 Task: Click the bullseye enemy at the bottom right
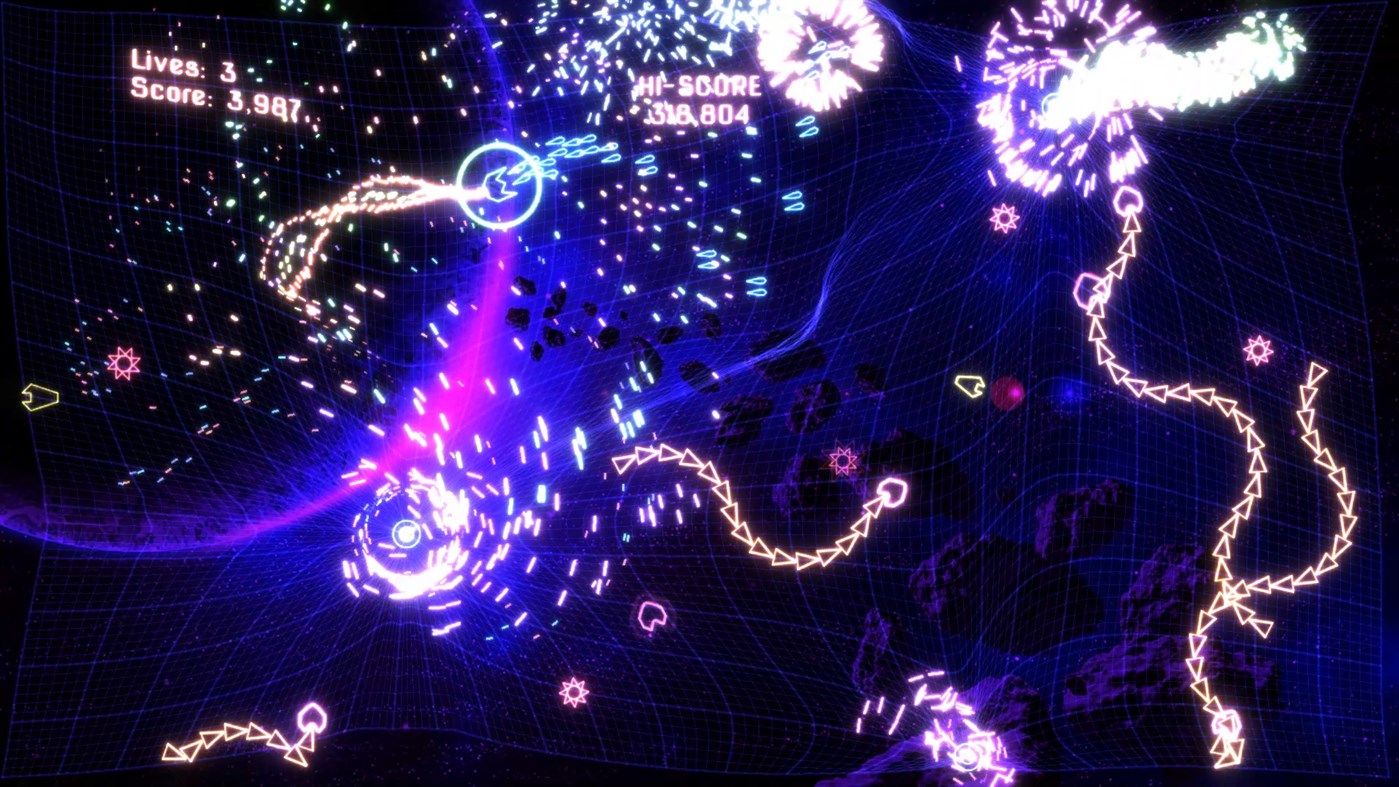(965, 758)
